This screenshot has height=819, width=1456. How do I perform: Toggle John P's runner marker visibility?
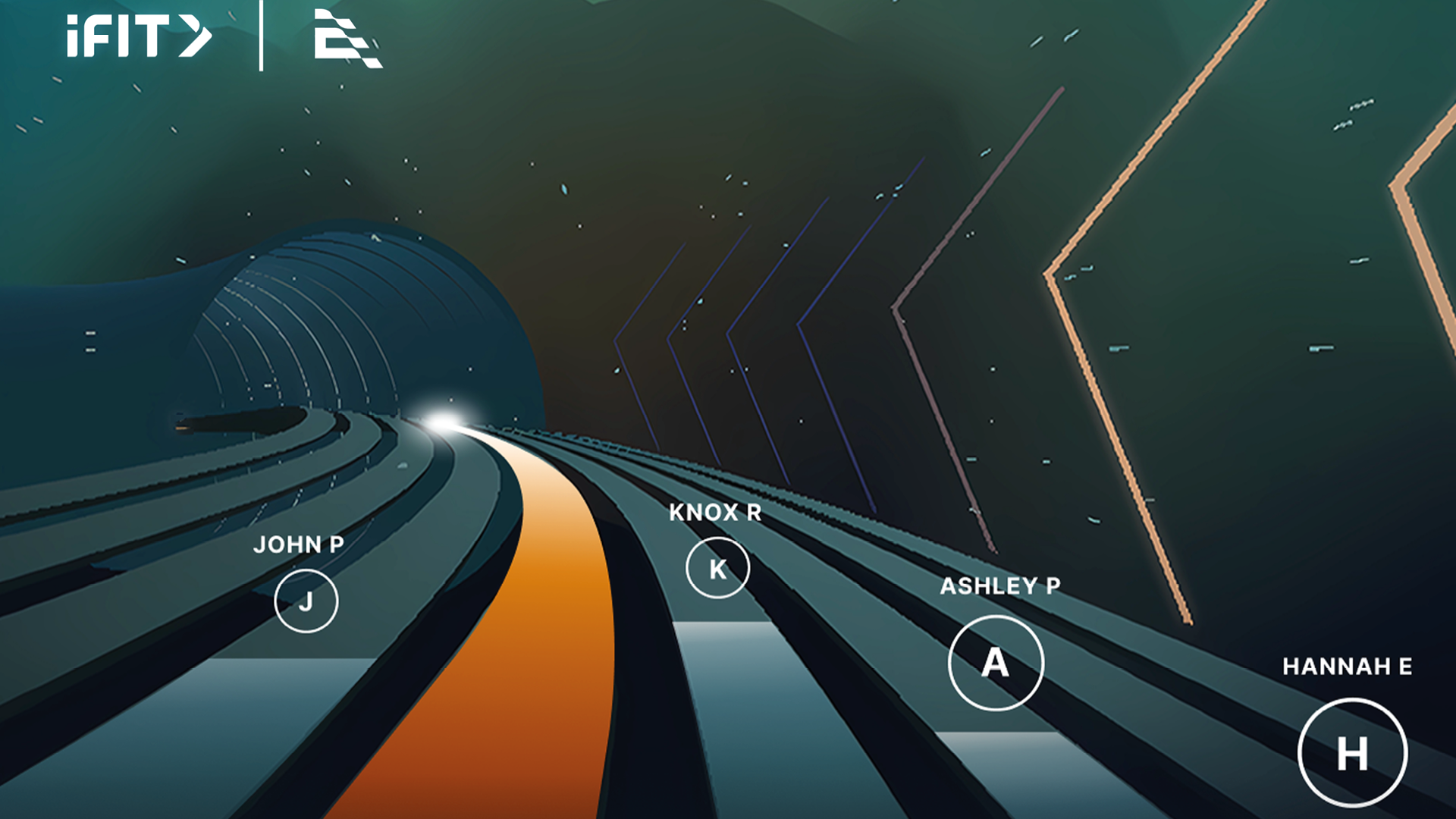pyautogui.click(x=306, y=602)
